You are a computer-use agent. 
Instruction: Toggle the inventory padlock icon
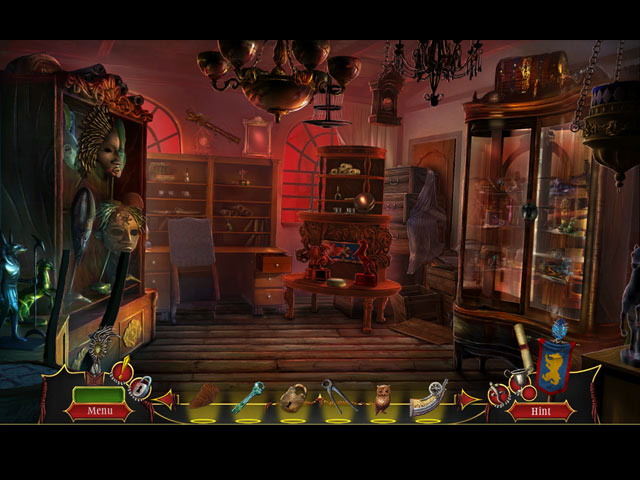coord(141,387)
